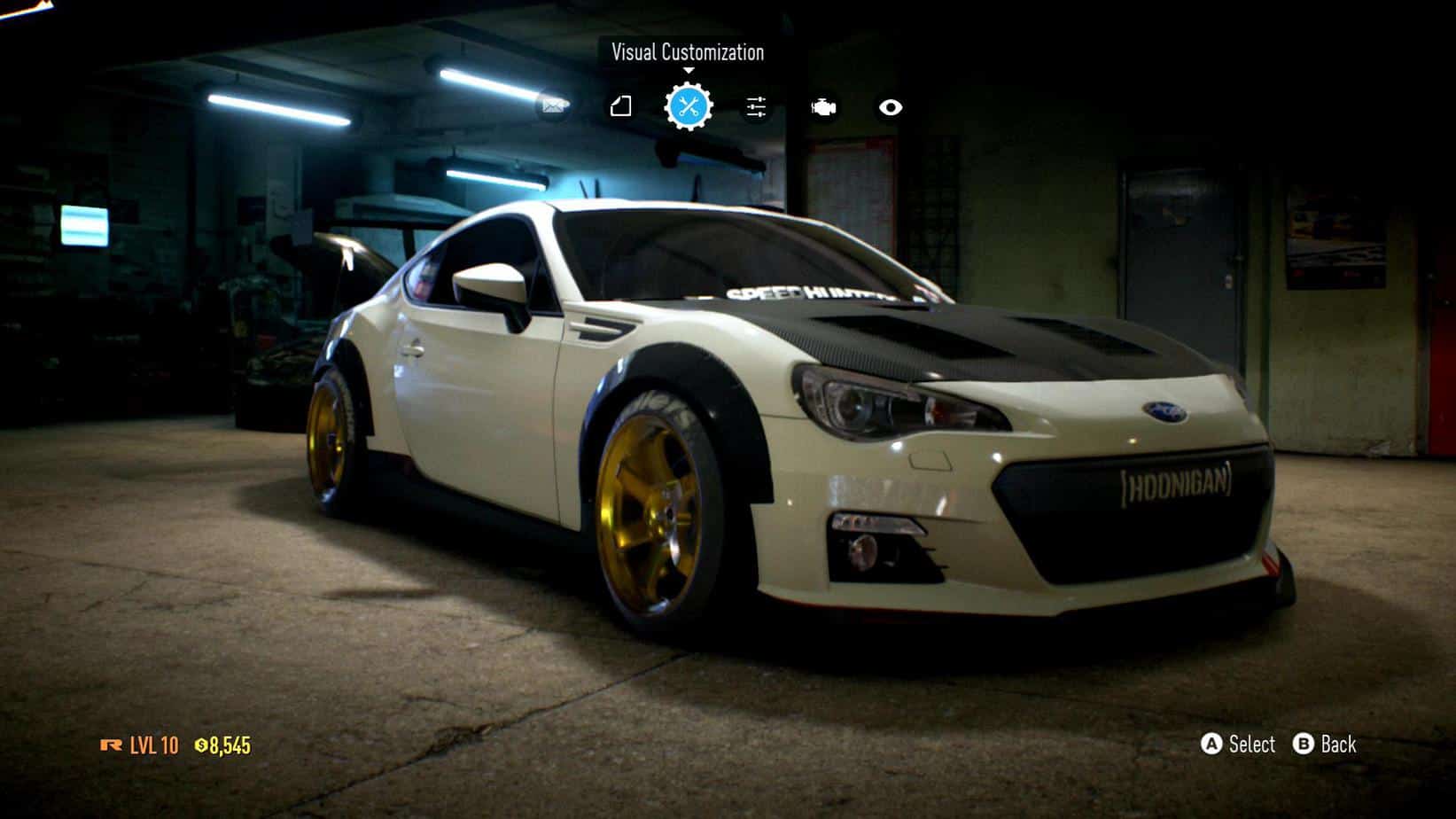Choose the tuning sliders icon
1456x819 pixels.
coord(756,107)
